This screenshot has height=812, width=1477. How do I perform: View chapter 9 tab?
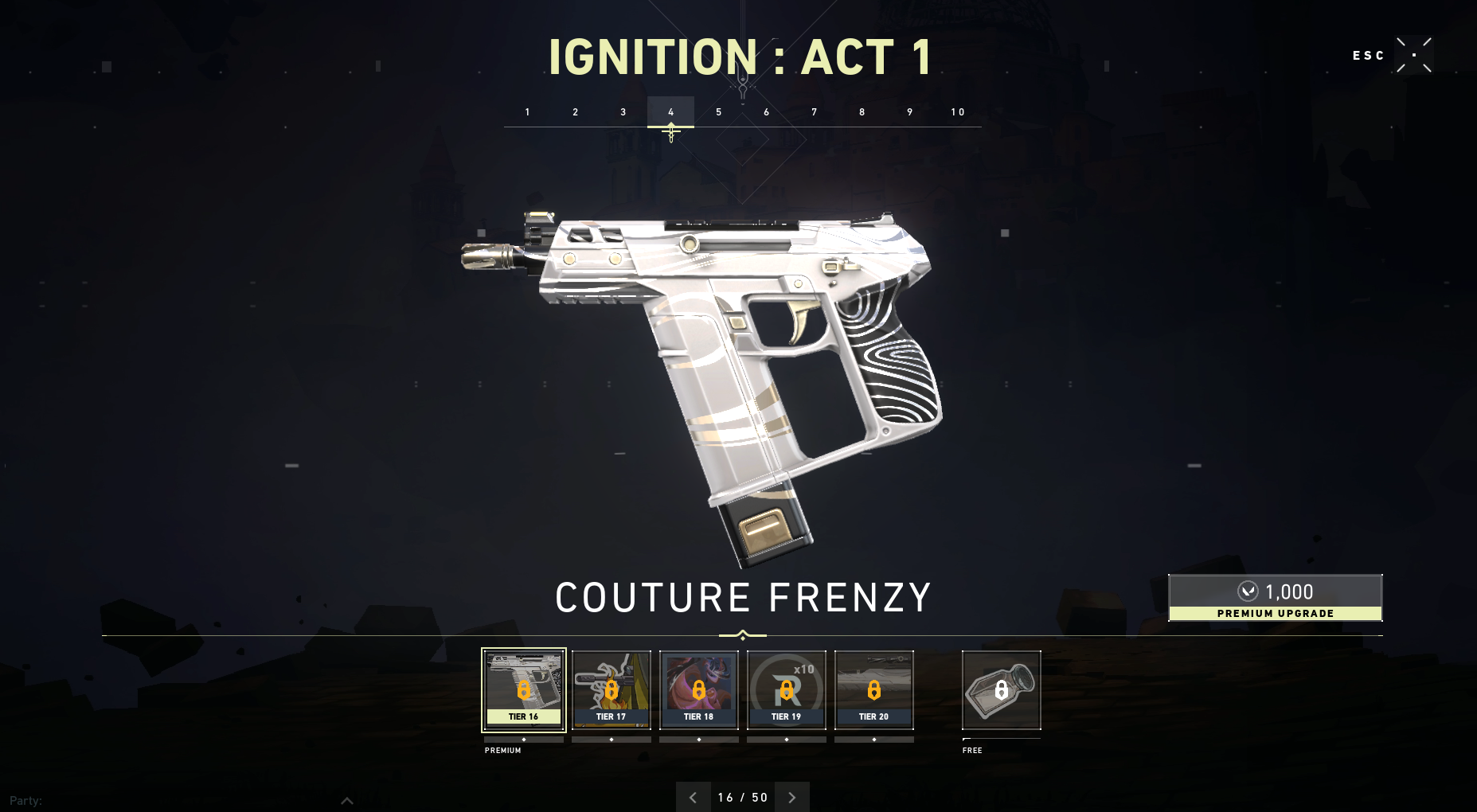(909, 112)
